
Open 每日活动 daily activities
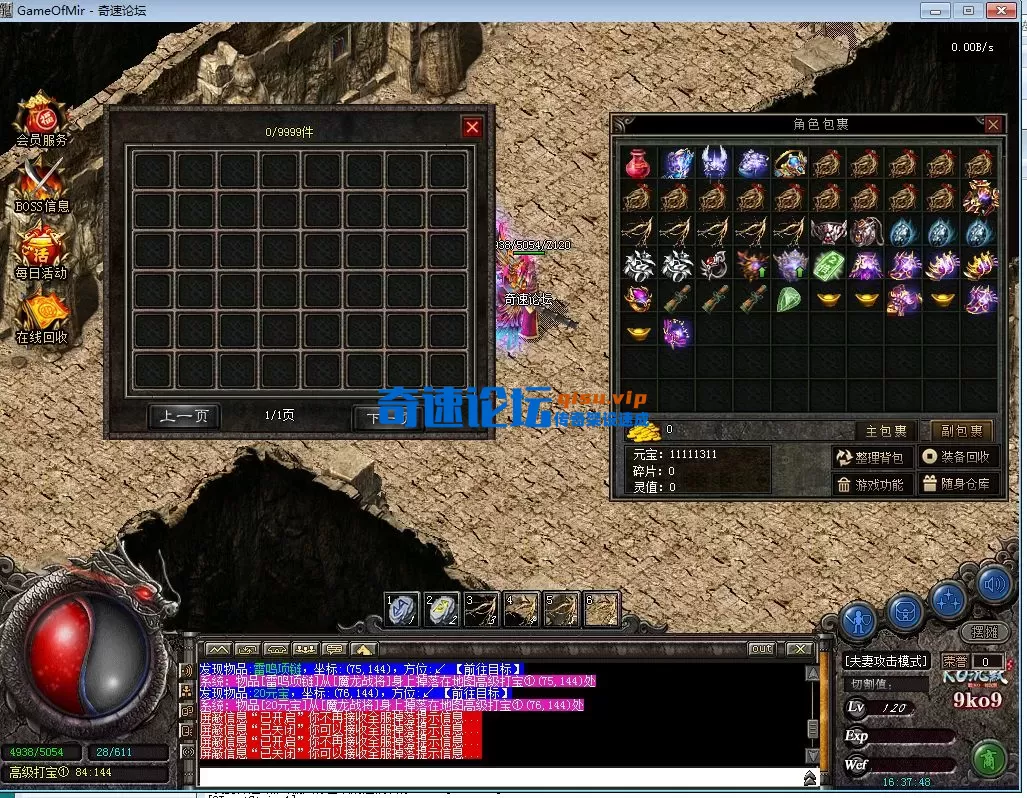click(x=41, y=251)
